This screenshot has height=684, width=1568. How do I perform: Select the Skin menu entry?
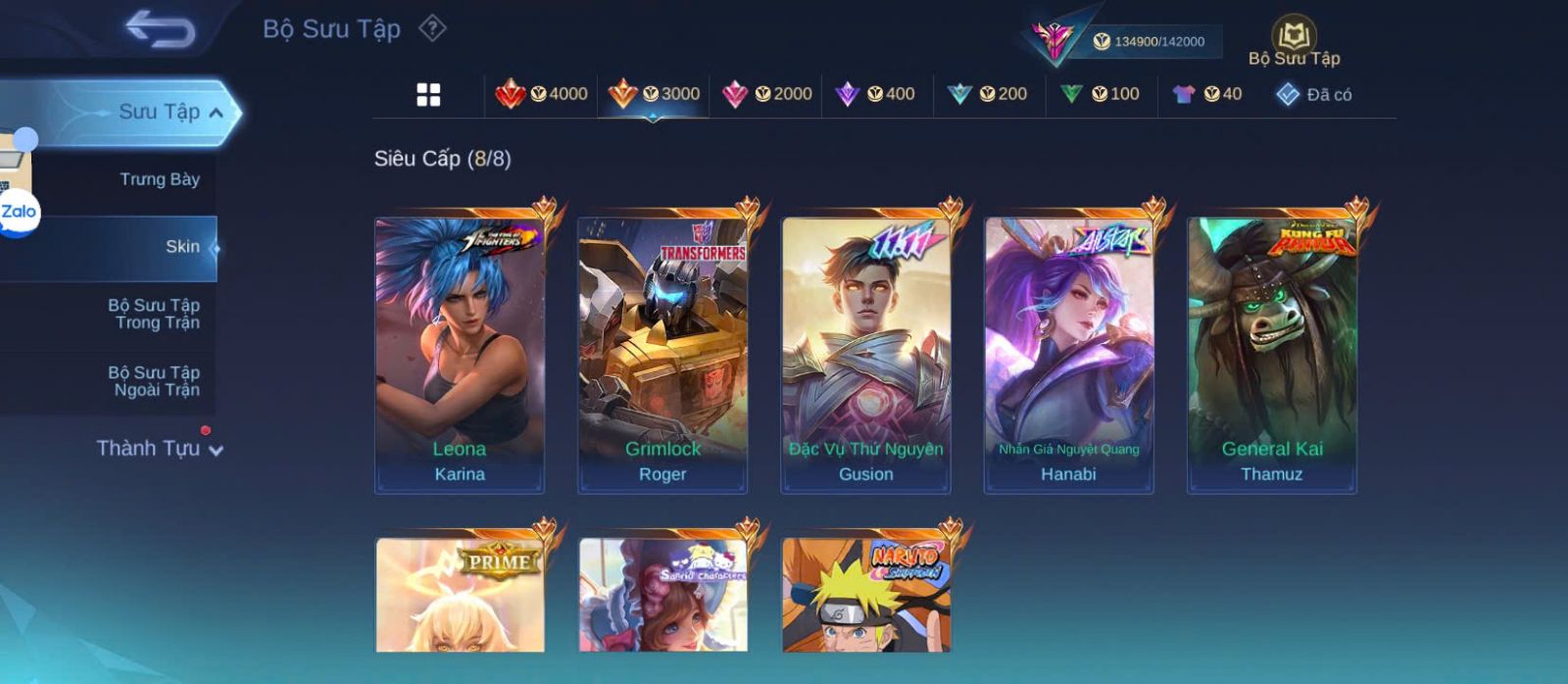[x=181, y=247]
